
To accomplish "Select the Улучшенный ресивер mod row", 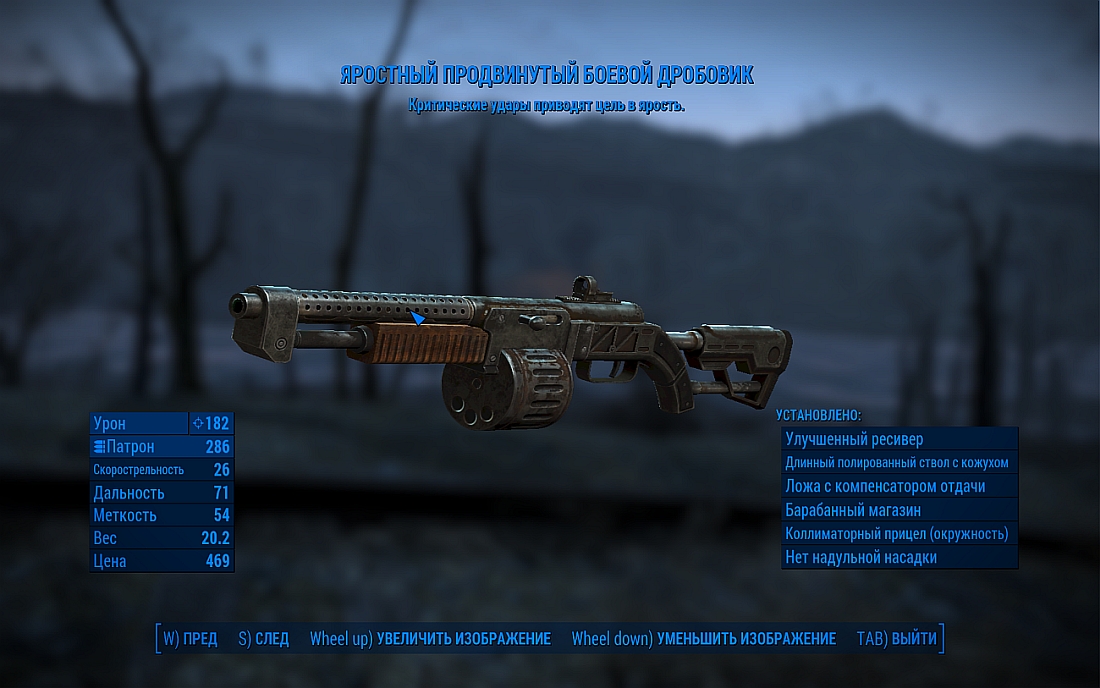I will point(898,439).
